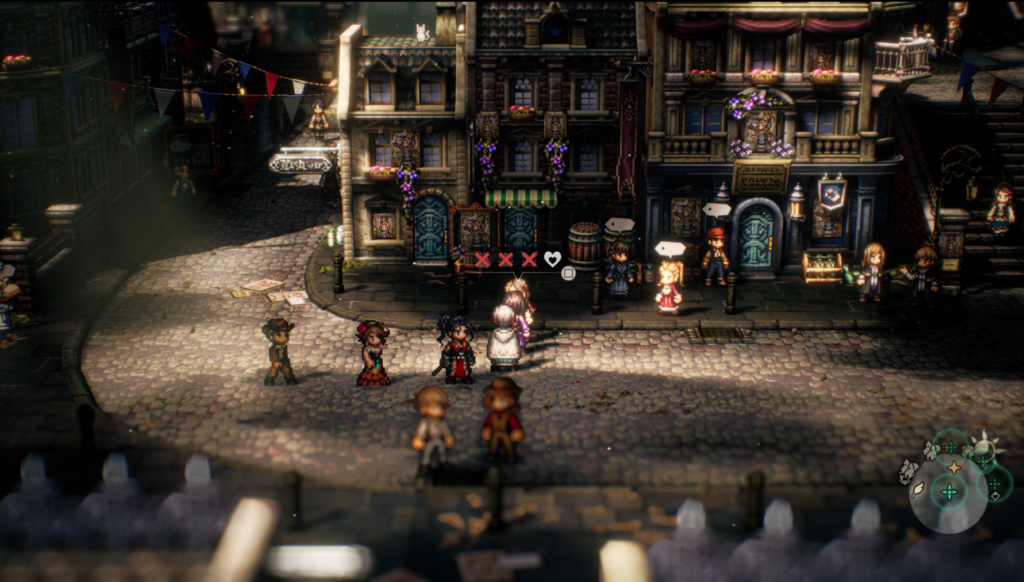Click the speech bubble above the blonde girl
The height and width of the screenshot is (582, 1024).
coord(669,248)
